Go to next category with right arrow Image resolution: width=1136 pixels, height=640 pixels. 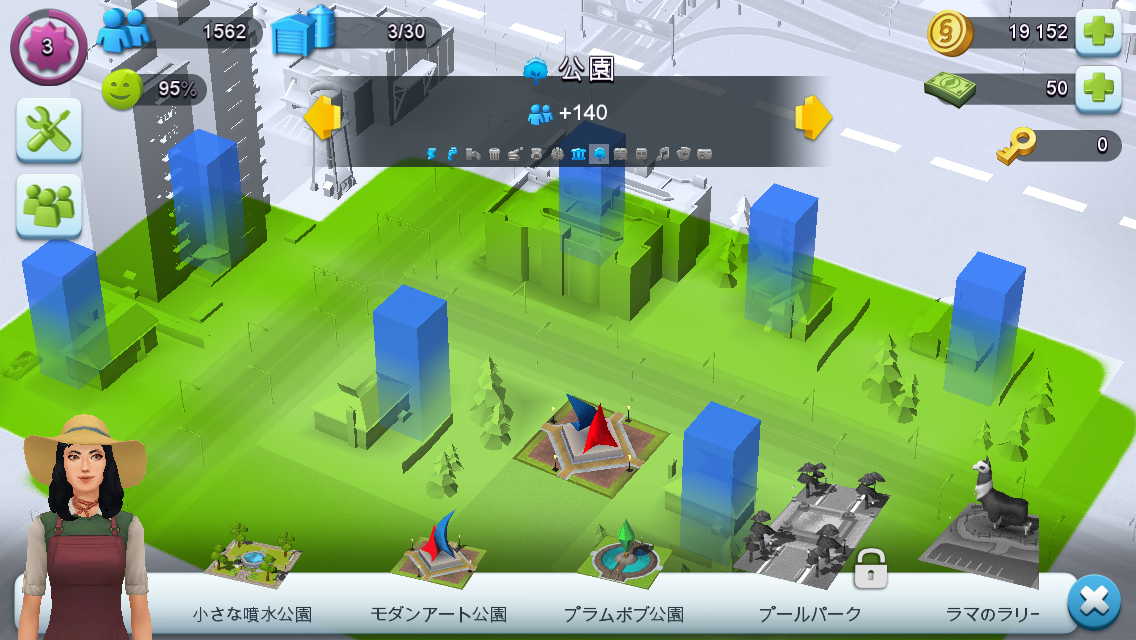(813, 118)
